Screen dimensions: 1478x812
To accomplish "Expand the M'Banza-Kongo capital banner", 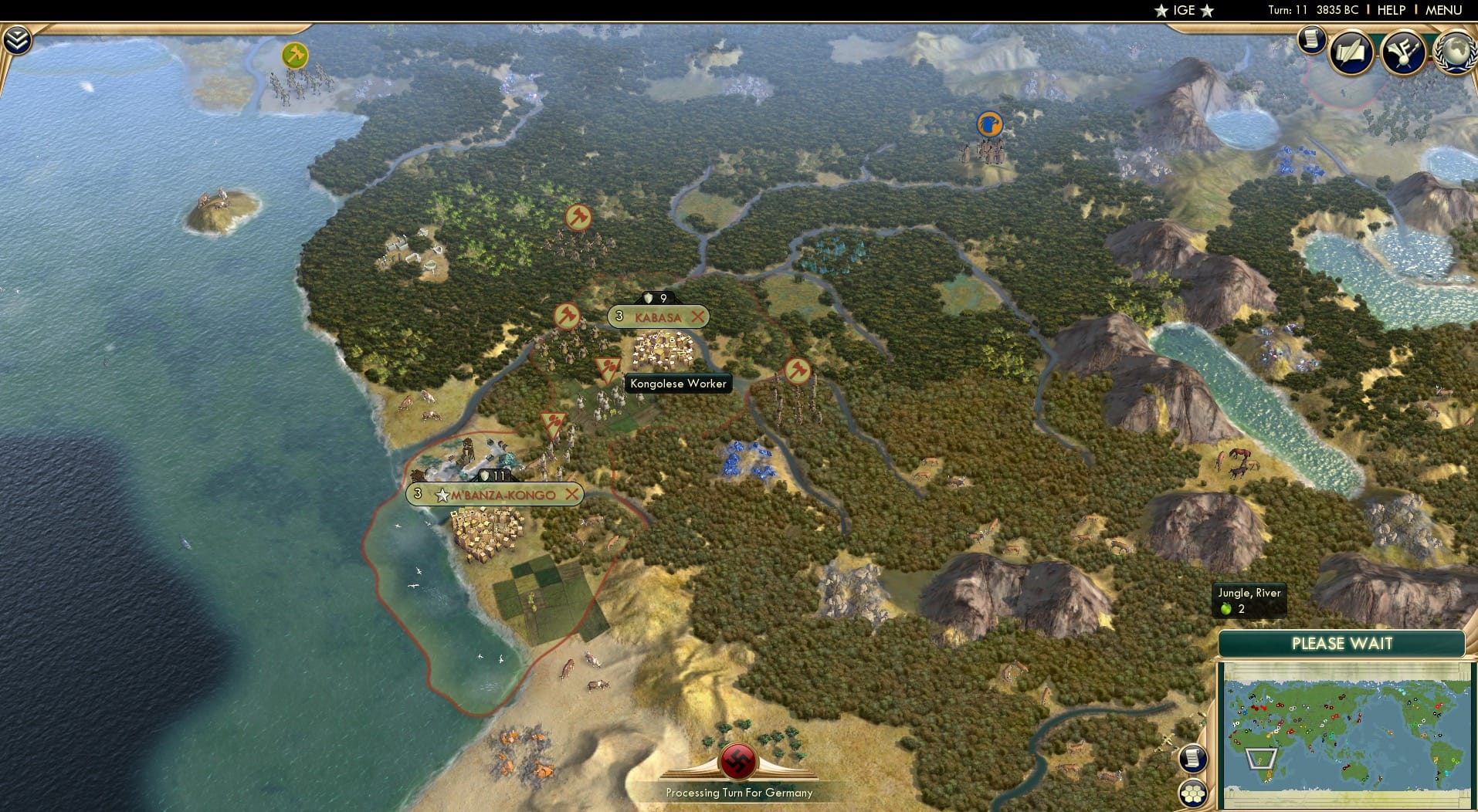I will coord(503,494).
